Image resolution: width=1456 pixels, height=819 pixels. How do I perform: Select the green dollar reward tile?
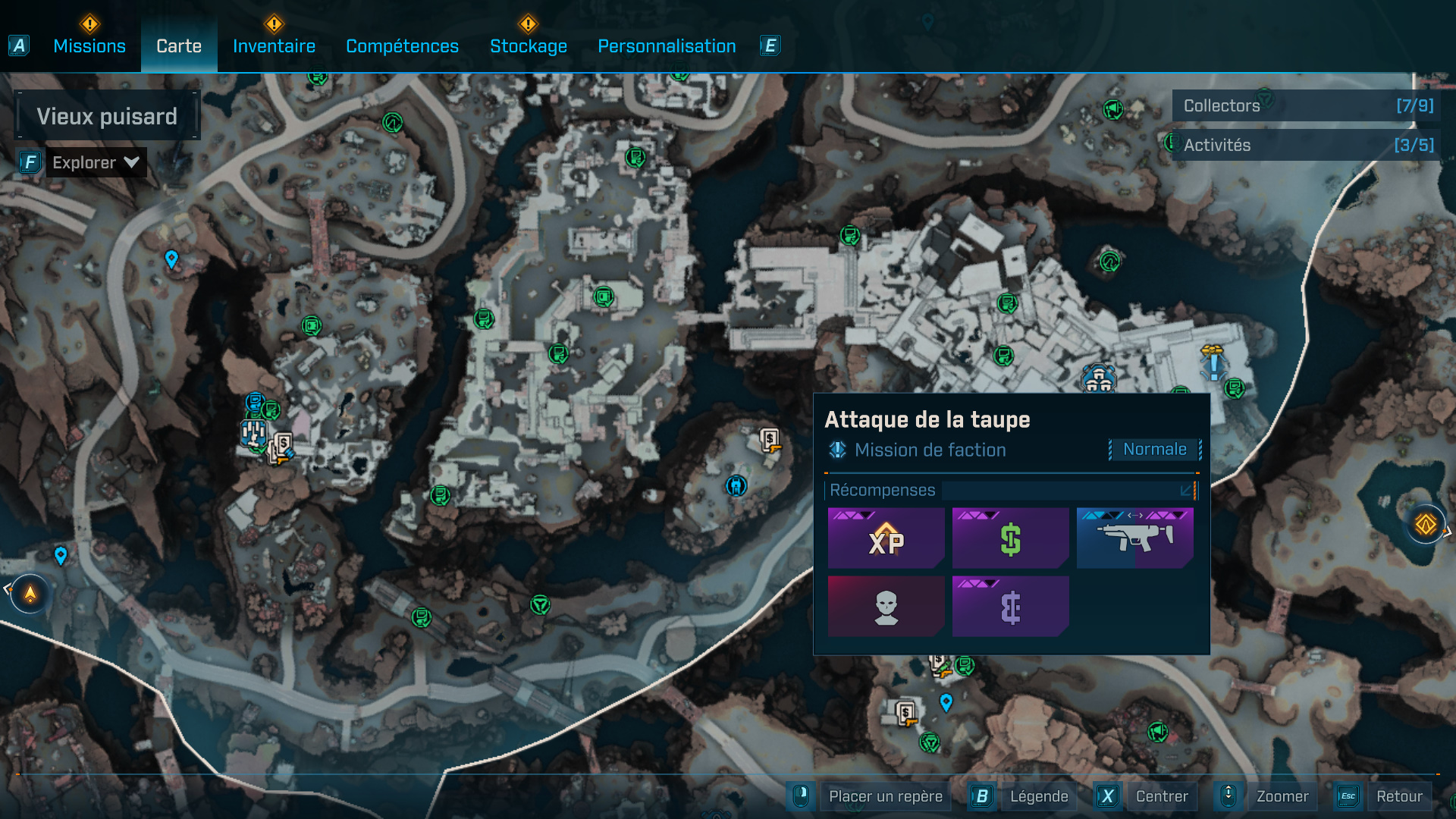[1010, 538]
